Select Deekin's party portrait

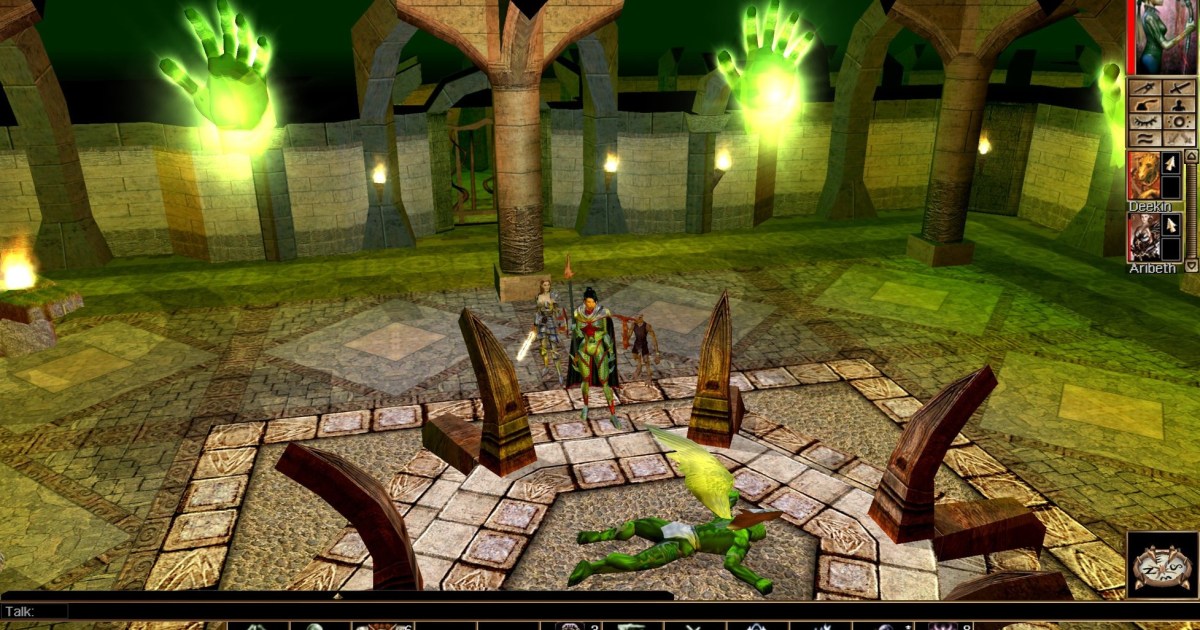tap(1144, 176)
